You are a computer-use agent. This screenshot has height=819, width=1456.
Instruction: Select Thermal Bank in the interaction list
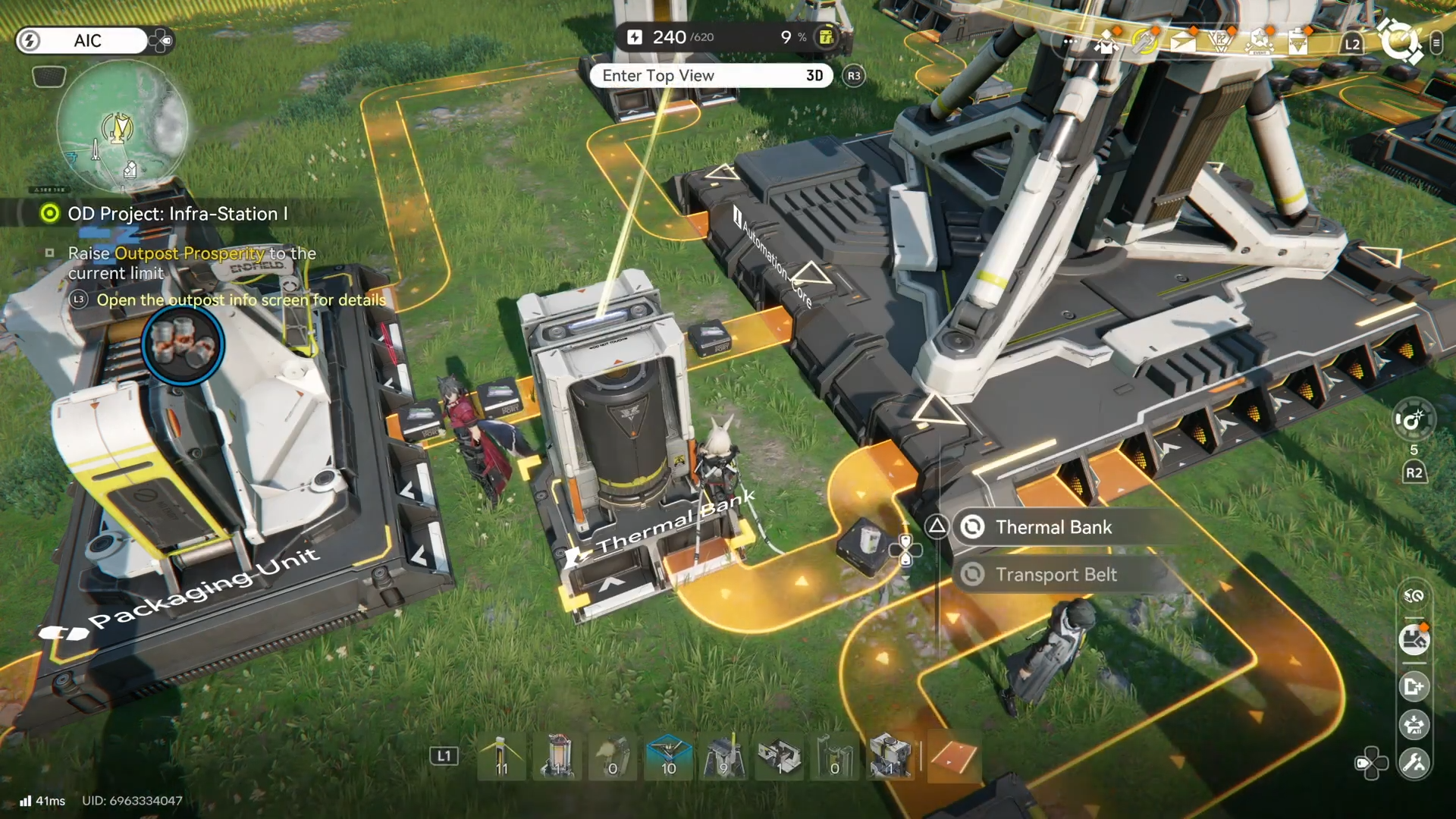pyautogui.click(x=1053, y=527)
